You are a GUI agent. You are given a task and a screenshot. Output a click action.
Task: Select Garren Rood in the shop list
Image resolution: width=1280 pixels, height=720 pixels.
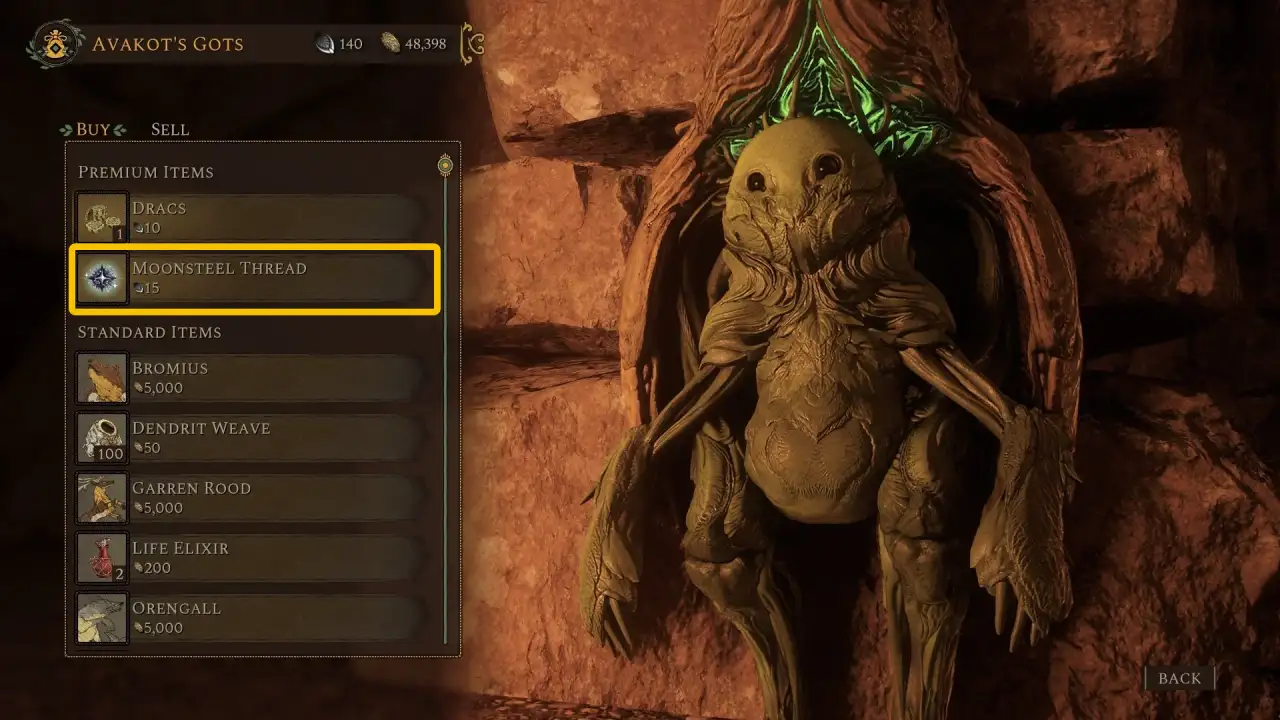tap(255, 498)
